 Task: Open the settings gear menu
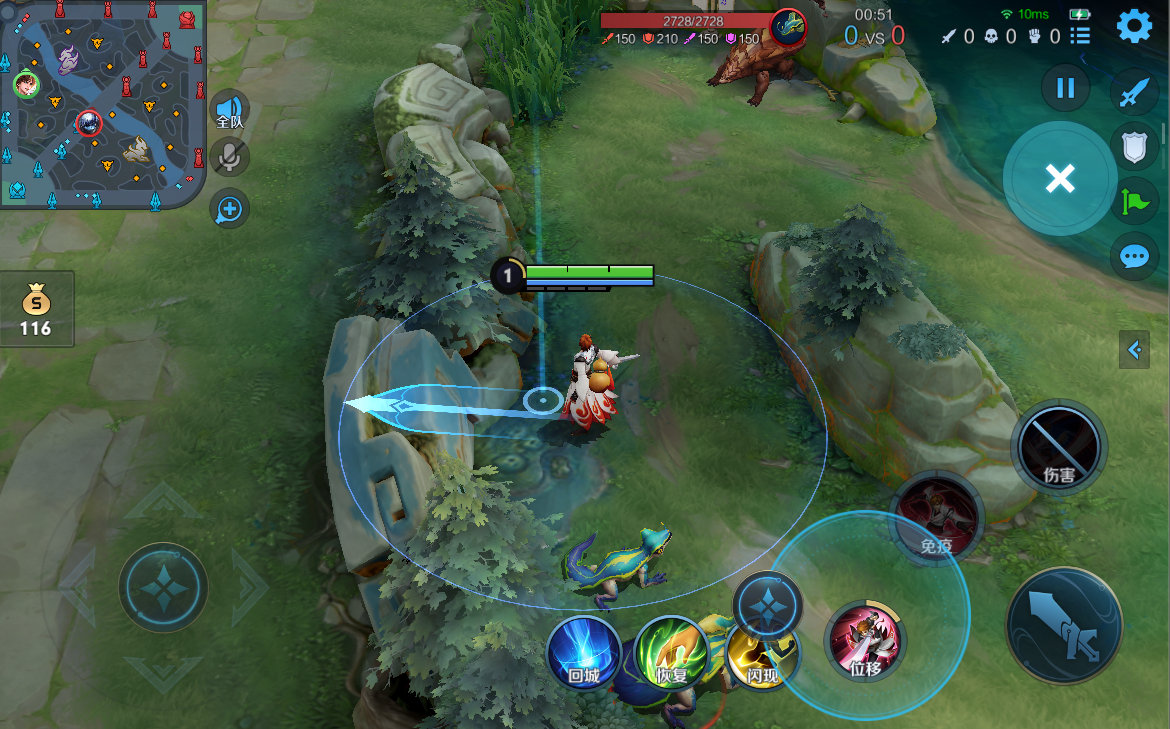[x=1134, y=25]
